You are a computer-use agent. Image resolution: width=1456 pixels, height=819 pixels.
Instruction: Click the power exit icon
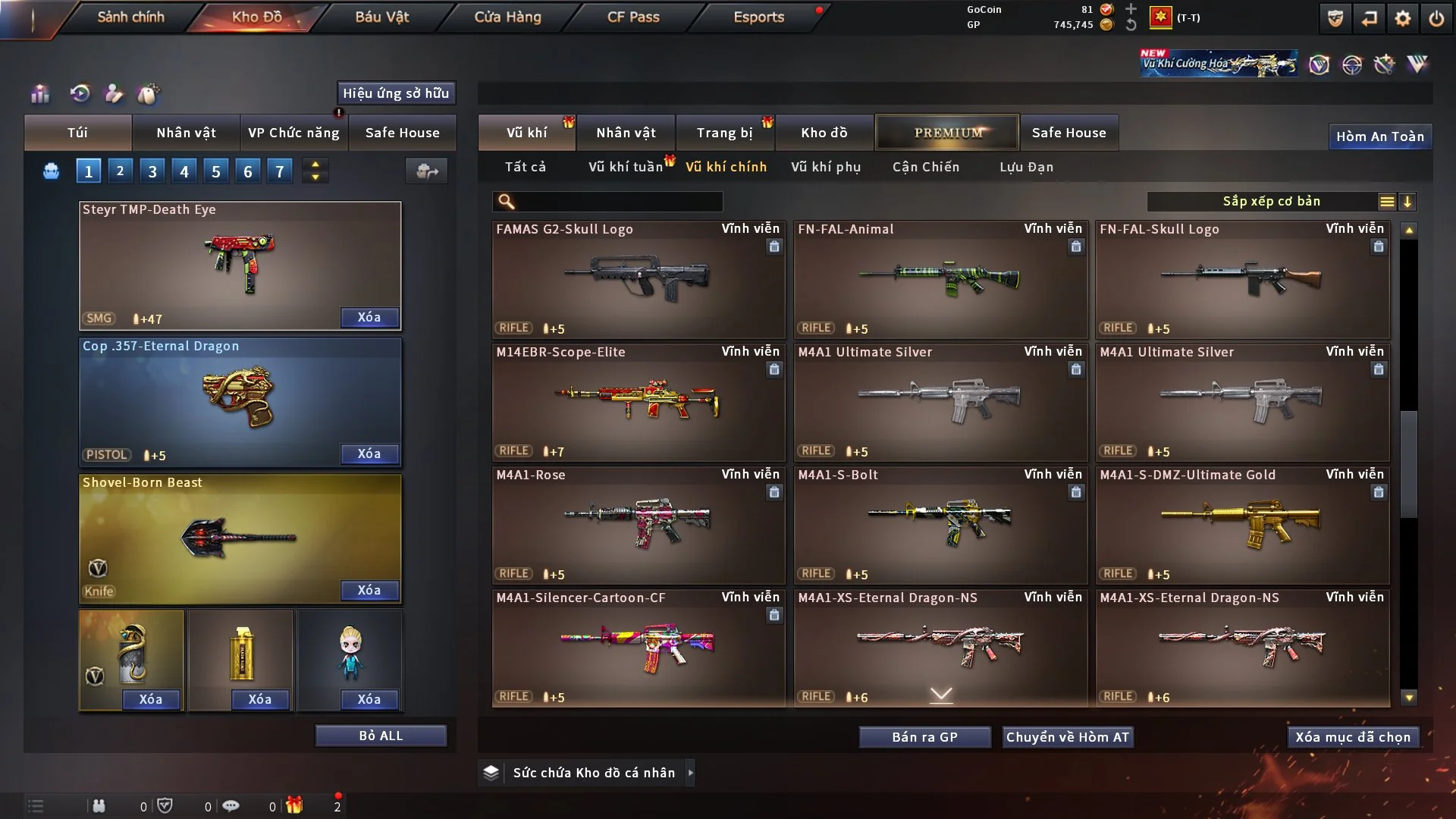(x=1436, y=18)
